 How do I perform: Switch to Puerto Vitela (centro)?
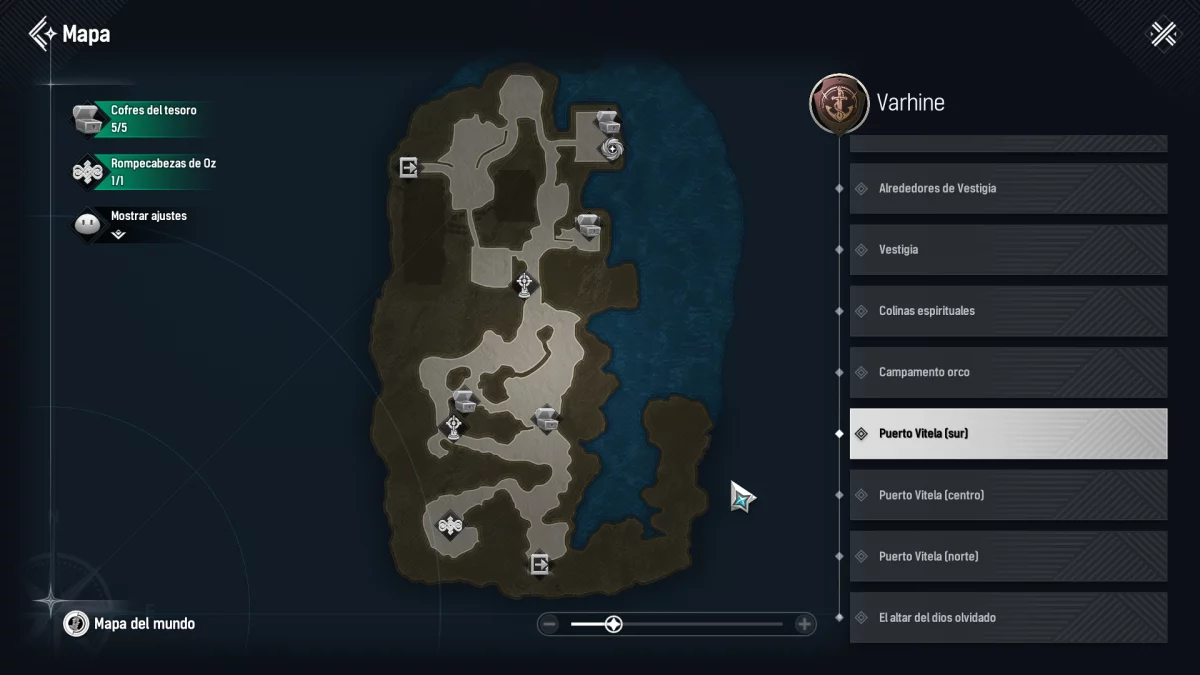1008,495
